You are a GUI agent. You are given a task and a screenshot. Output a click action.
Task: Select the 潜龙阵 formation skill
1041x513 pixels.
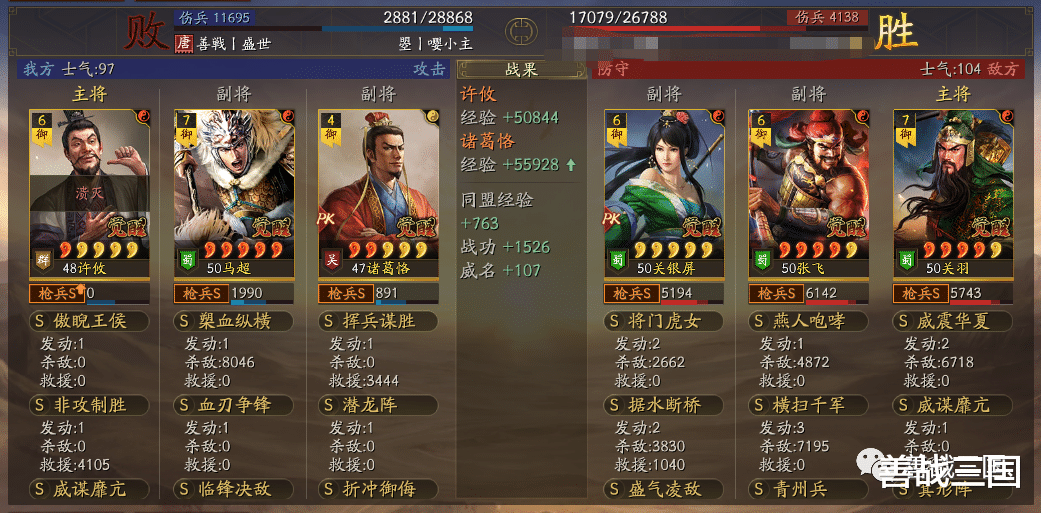(x=377, y=405)
